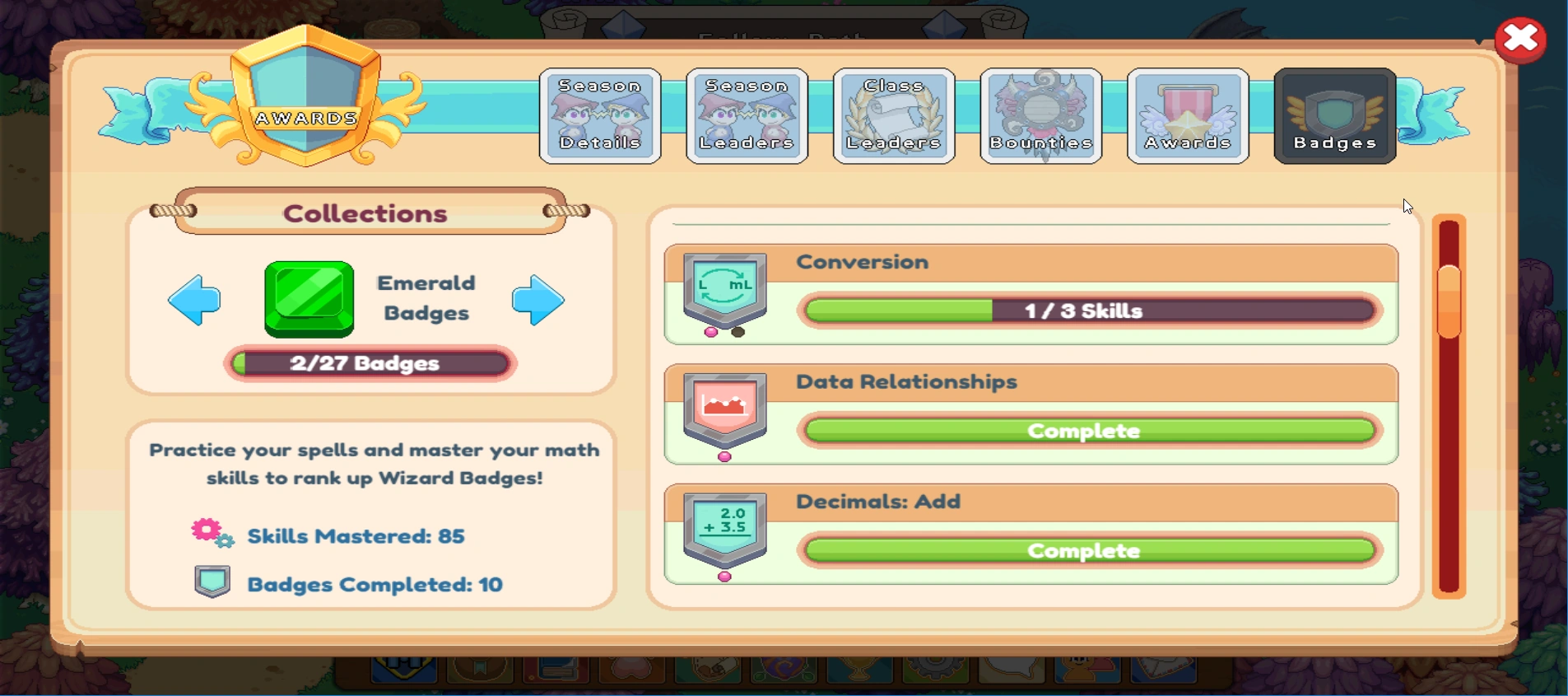Open the Bounties tab

tap(1040, 115)
